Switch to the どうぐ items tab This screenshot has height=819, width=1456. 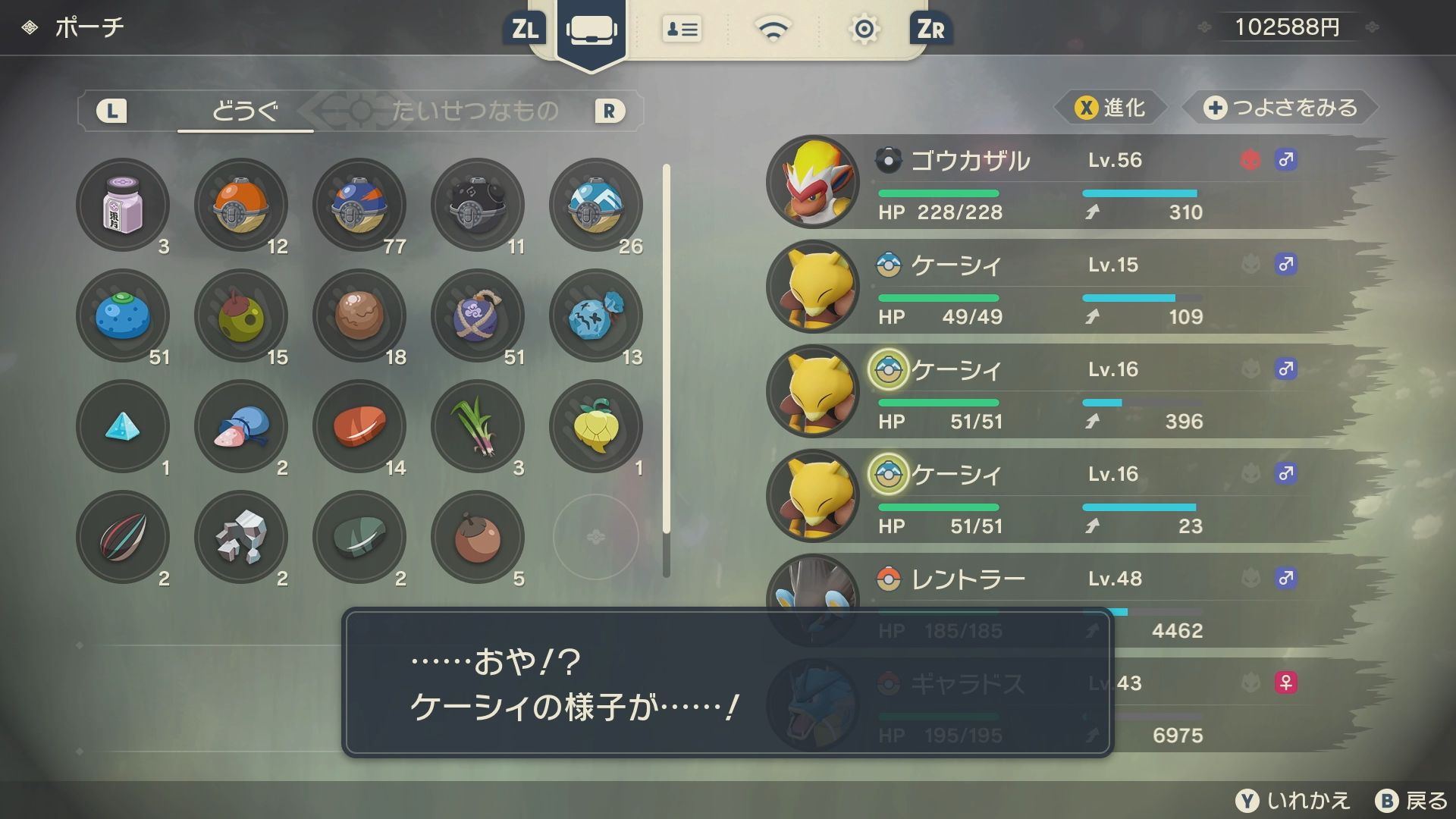pos(245,111)
